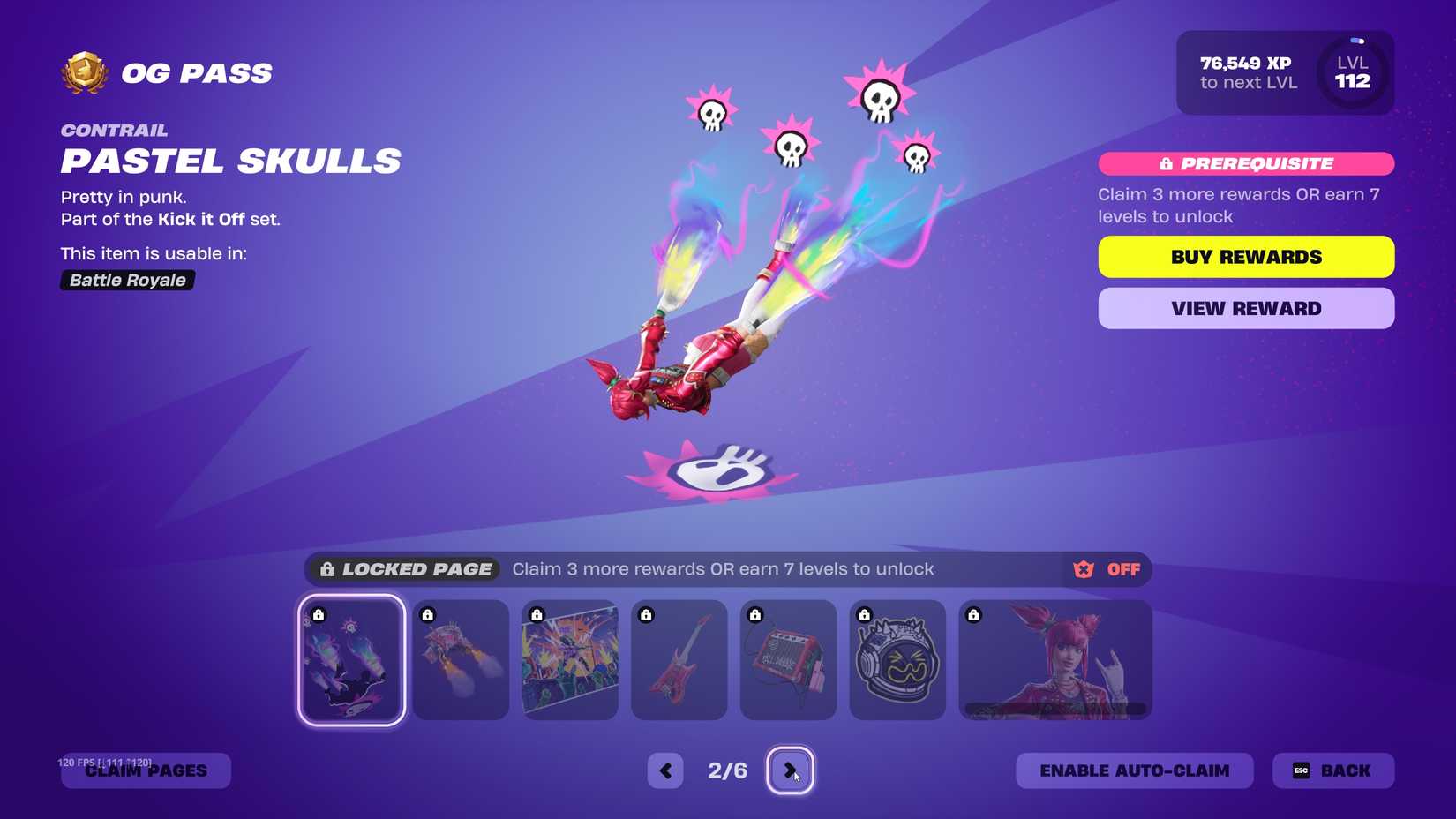
Task: Click the LVL 112 XP progress ring
Action: pos(1352,72)
